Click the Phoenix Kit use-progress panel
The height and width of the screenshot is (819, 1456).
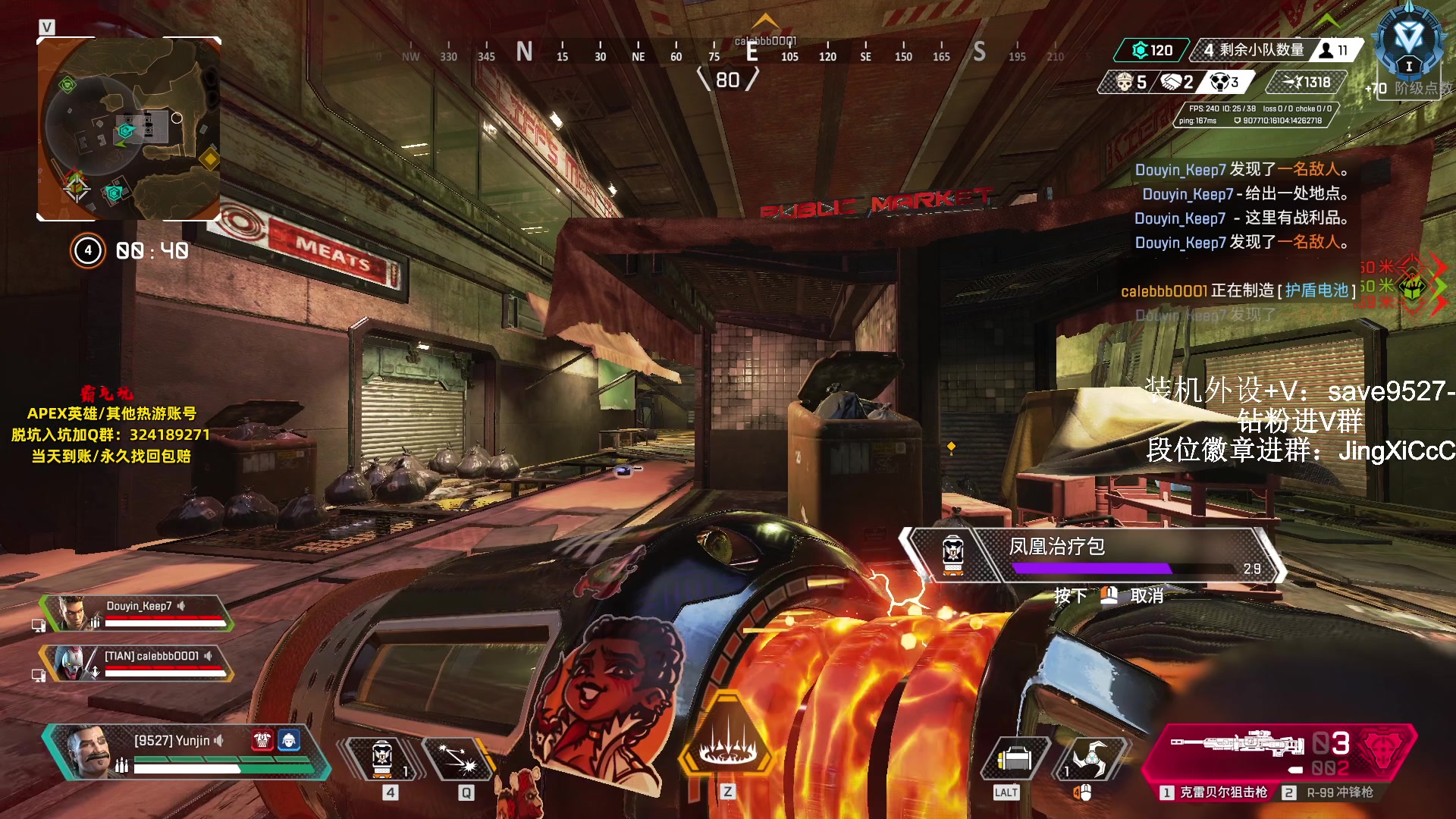(x=1092, y=556)
